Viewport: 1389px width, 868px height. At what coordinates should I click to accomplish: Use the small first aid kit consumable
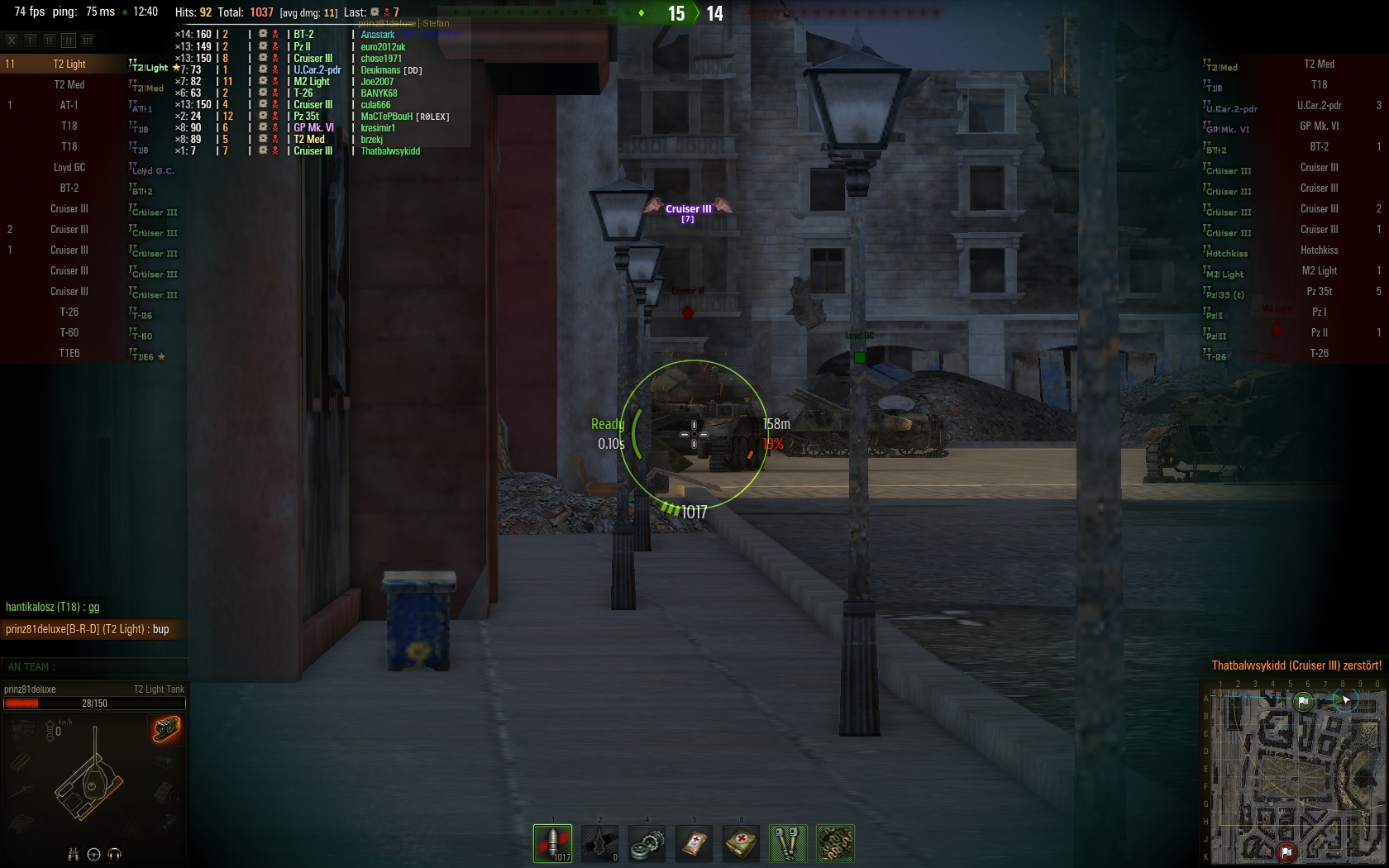click(694, 843)
